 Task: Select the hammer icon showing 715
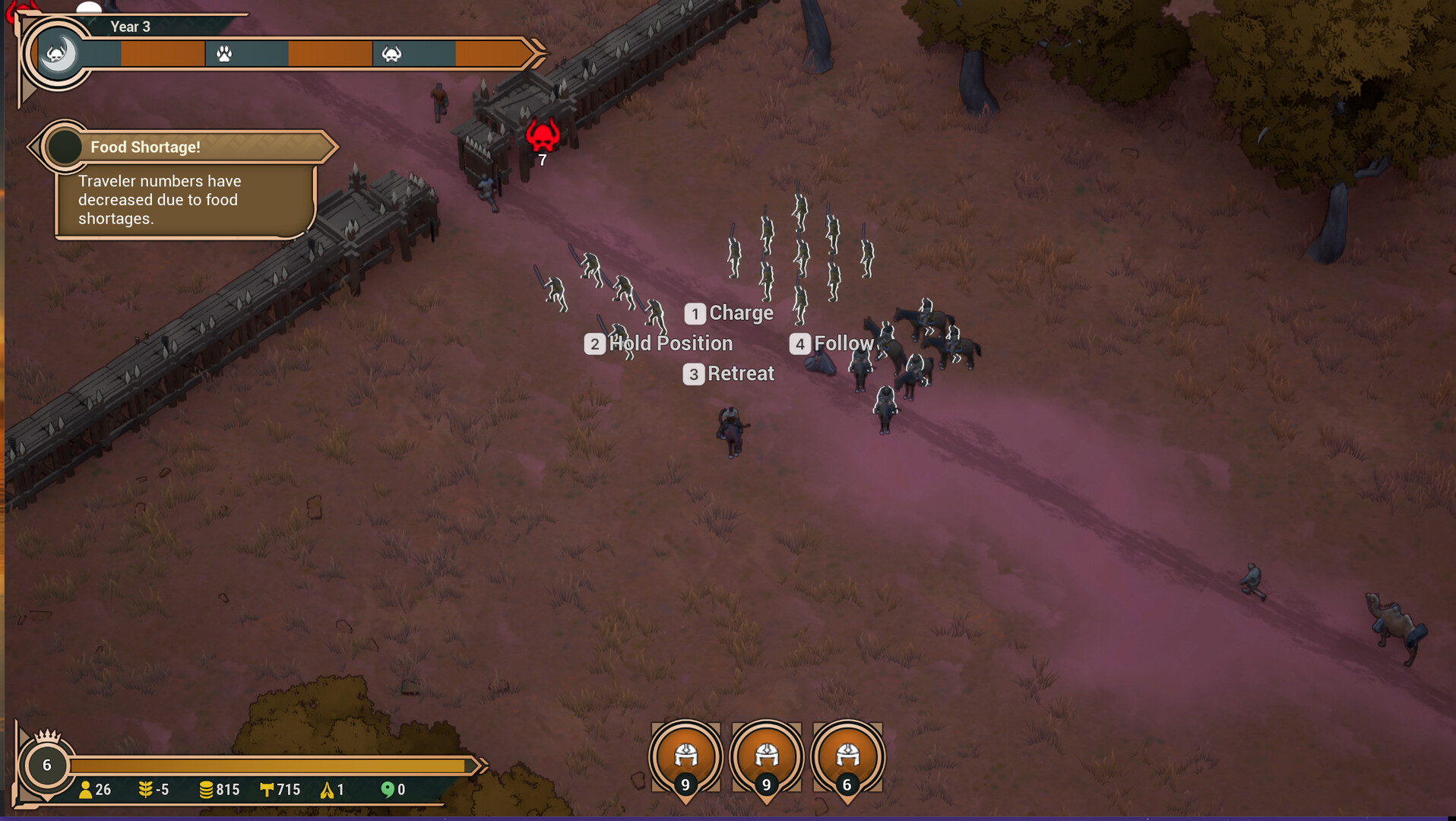click(x=267, y=790)
